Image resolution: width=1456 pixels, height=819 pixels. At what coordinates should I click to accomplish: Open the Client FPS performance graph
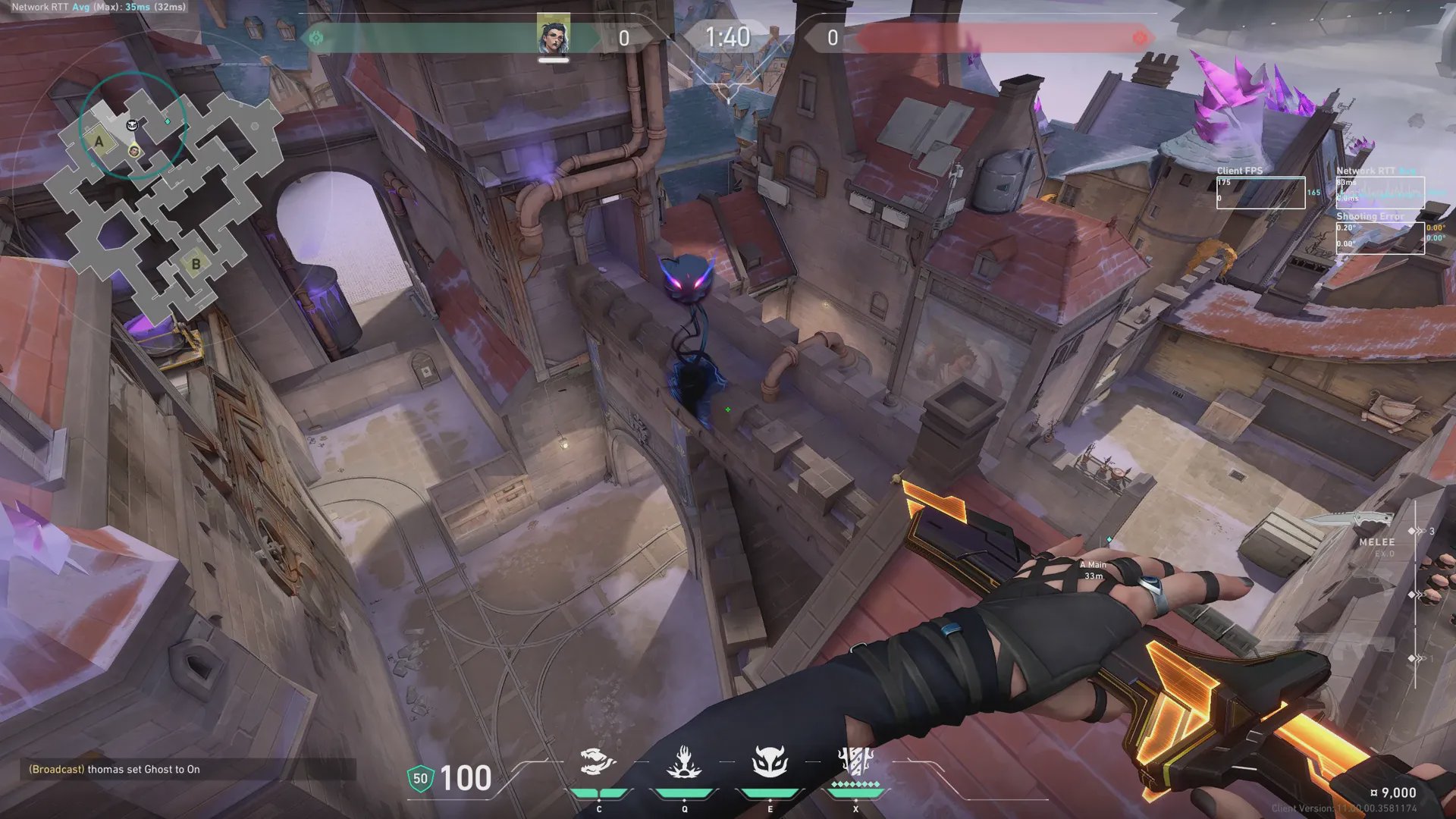point(1260,193)
